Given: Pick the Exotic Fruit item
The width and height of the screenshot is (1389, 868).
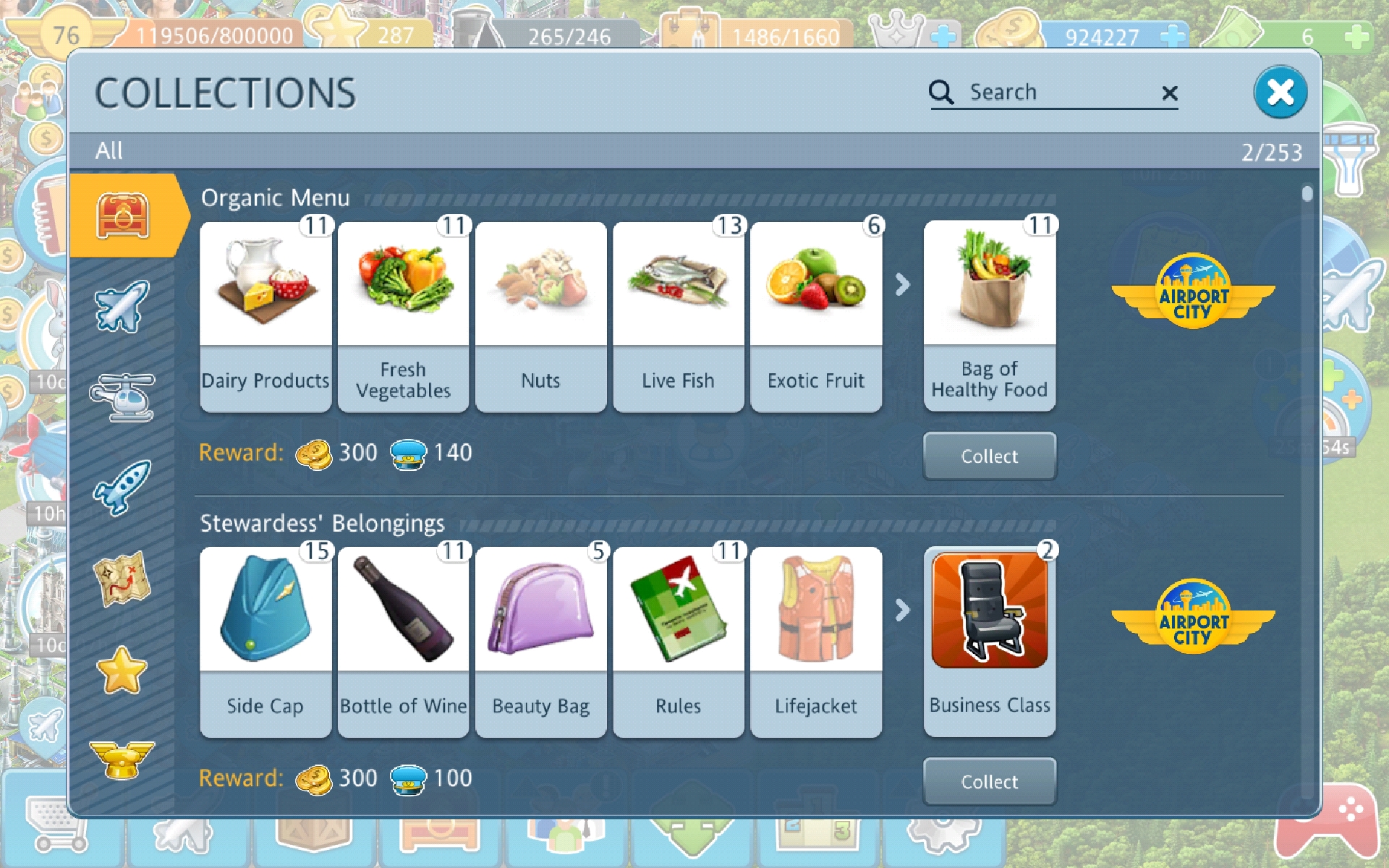Looking at the screenshot, I should (816, 317).
